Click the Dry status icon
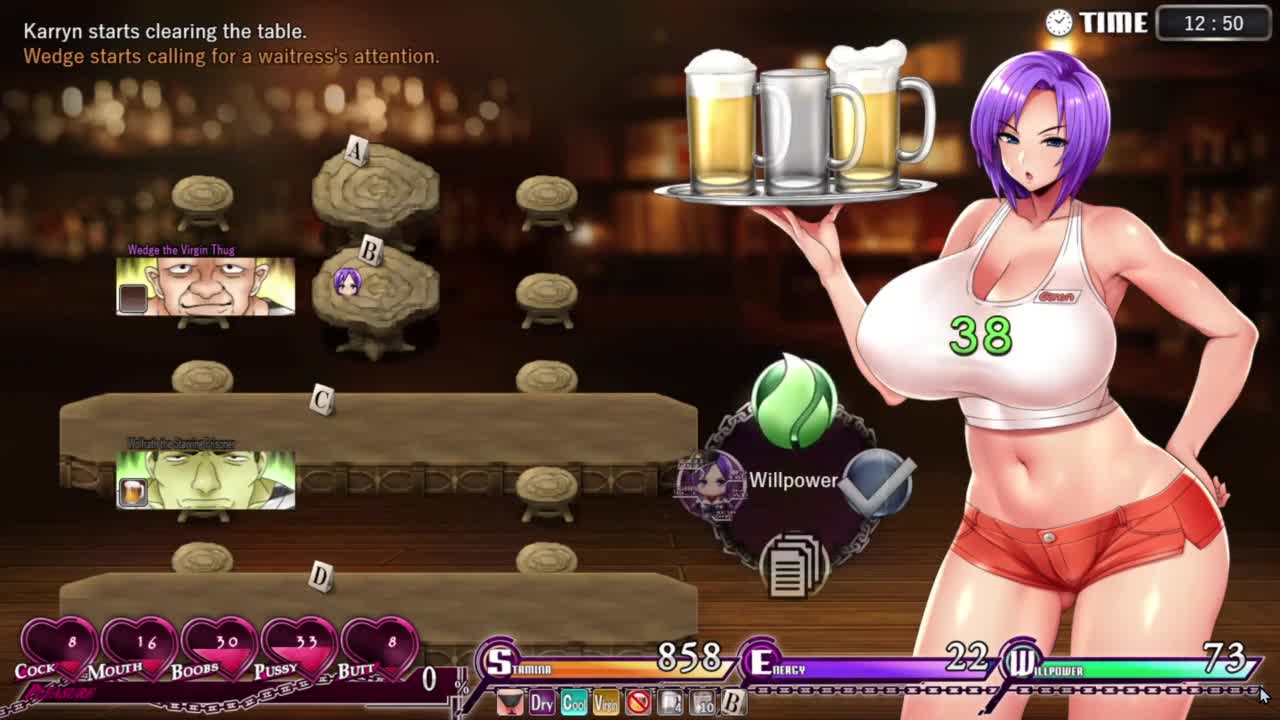 (541, 703)
